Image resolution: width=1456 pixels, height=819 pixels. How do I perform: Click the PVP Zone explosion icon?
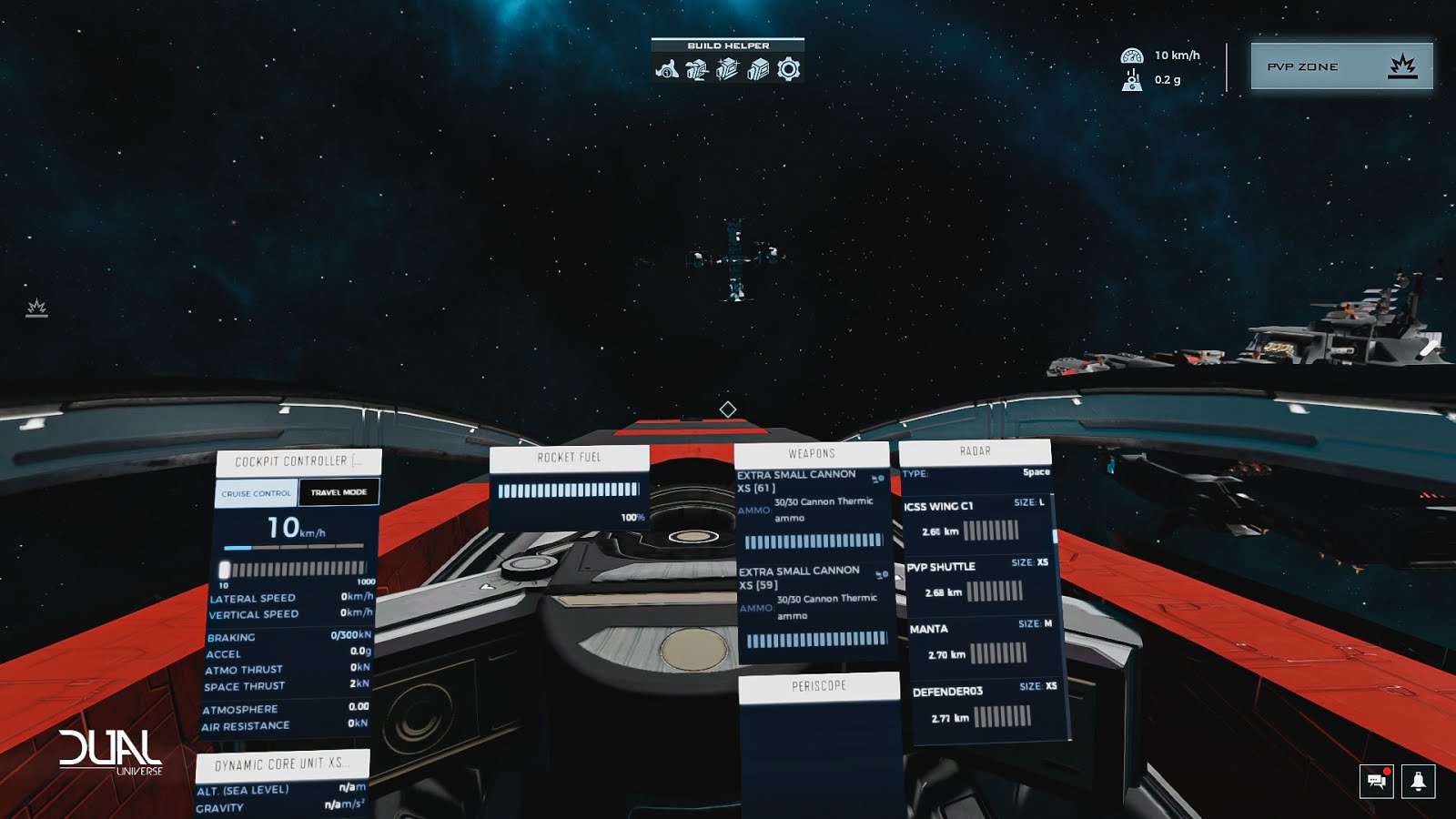click(1401, 66)
